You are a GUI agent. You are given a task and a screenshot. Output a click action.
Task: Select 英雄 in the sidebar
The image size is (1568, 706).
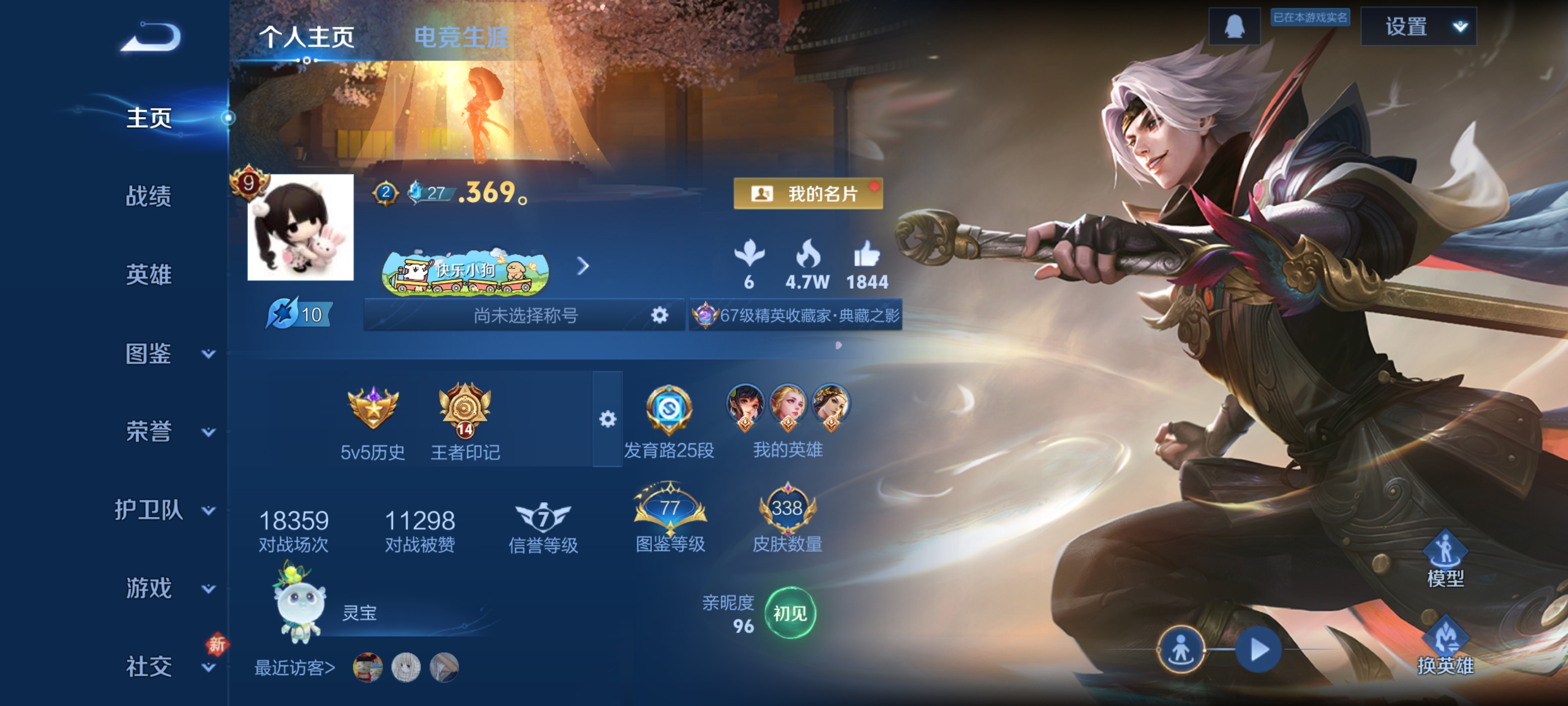(148, 275)
